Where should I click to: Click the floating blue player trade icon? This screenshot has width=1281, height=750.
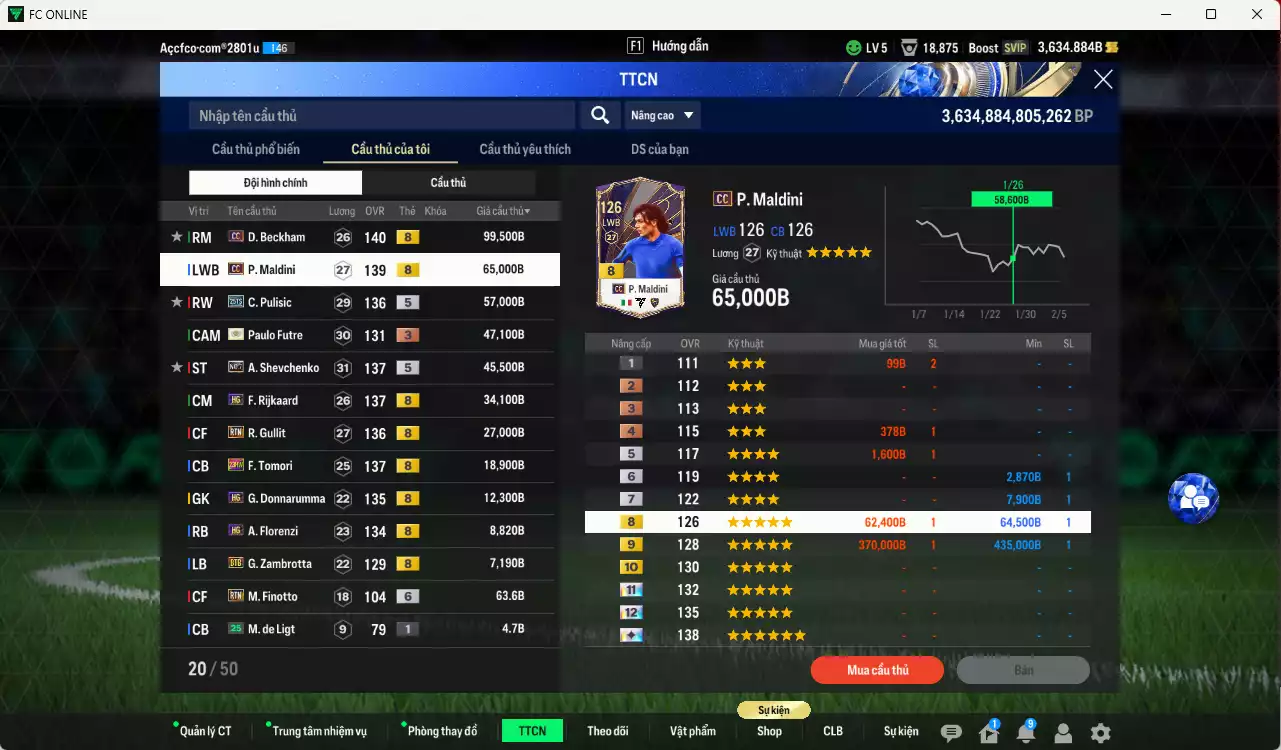click(x=1193, y=498)
